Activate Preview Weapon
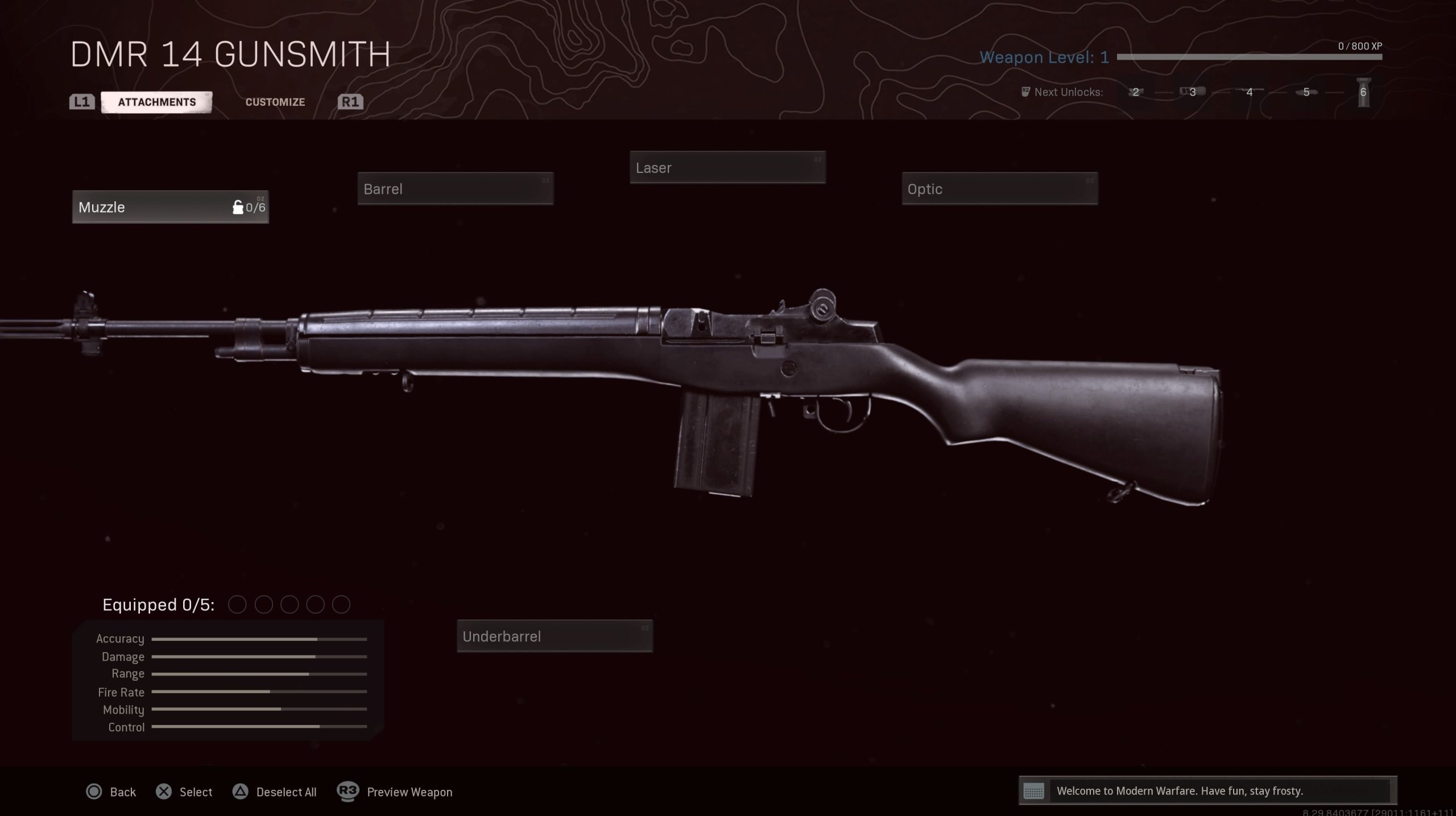The width and height of the screenshot is (1456, 816). click(x=396, y=792)
